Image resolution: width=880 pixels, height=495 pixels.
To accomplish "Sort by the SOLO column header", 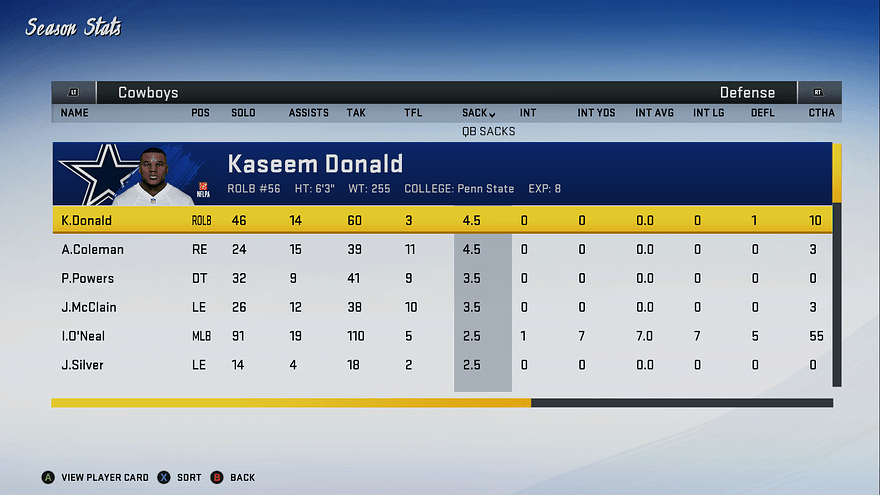I will 243,113.
